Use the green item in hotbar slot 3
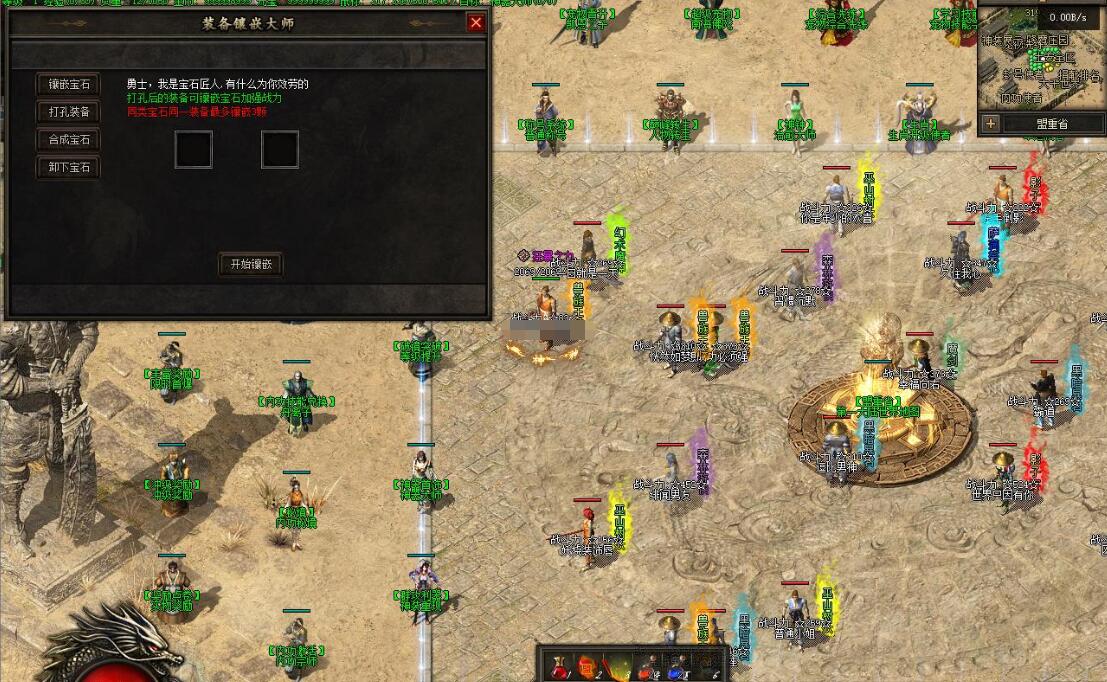The width and height of the screenshot is (1107, 682). [x=619, y=666]
